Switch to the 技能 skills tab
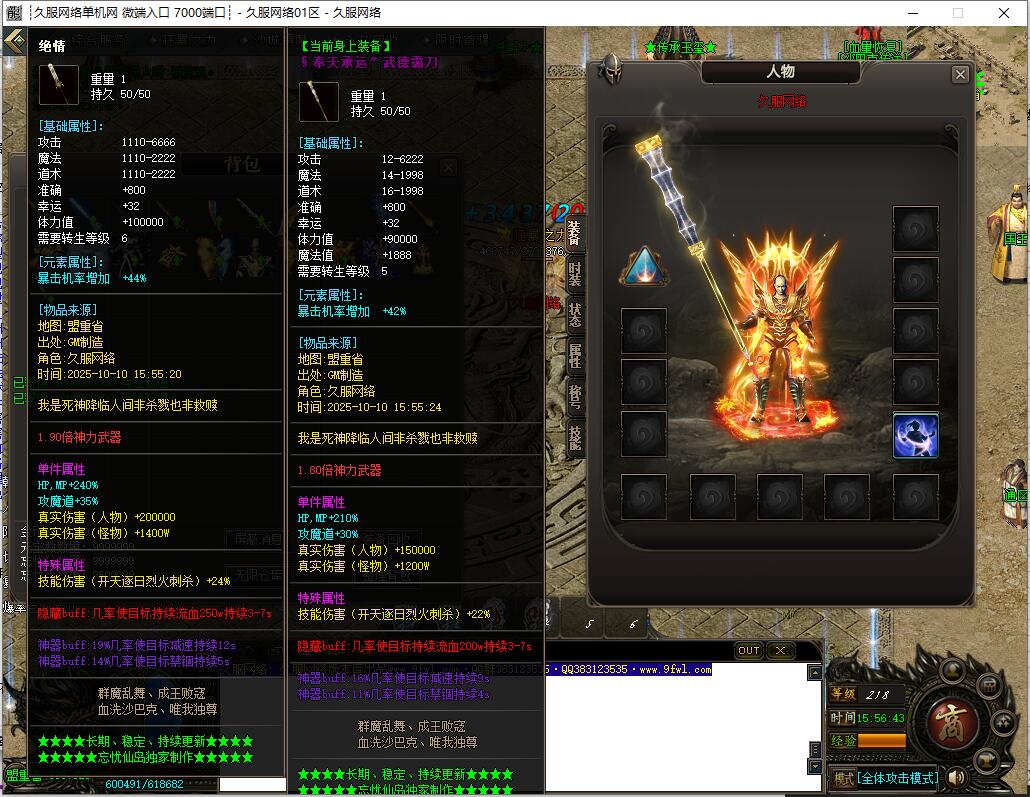 [x=575, y=439]
